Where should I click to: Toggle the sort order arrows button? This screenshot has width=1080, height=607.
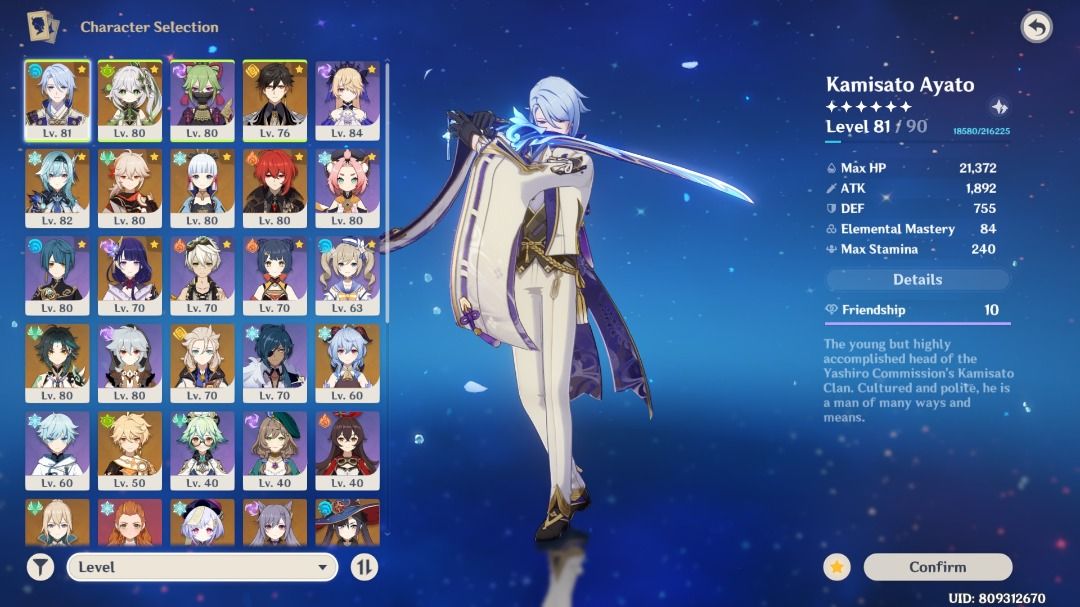click(x=365, y=567)
